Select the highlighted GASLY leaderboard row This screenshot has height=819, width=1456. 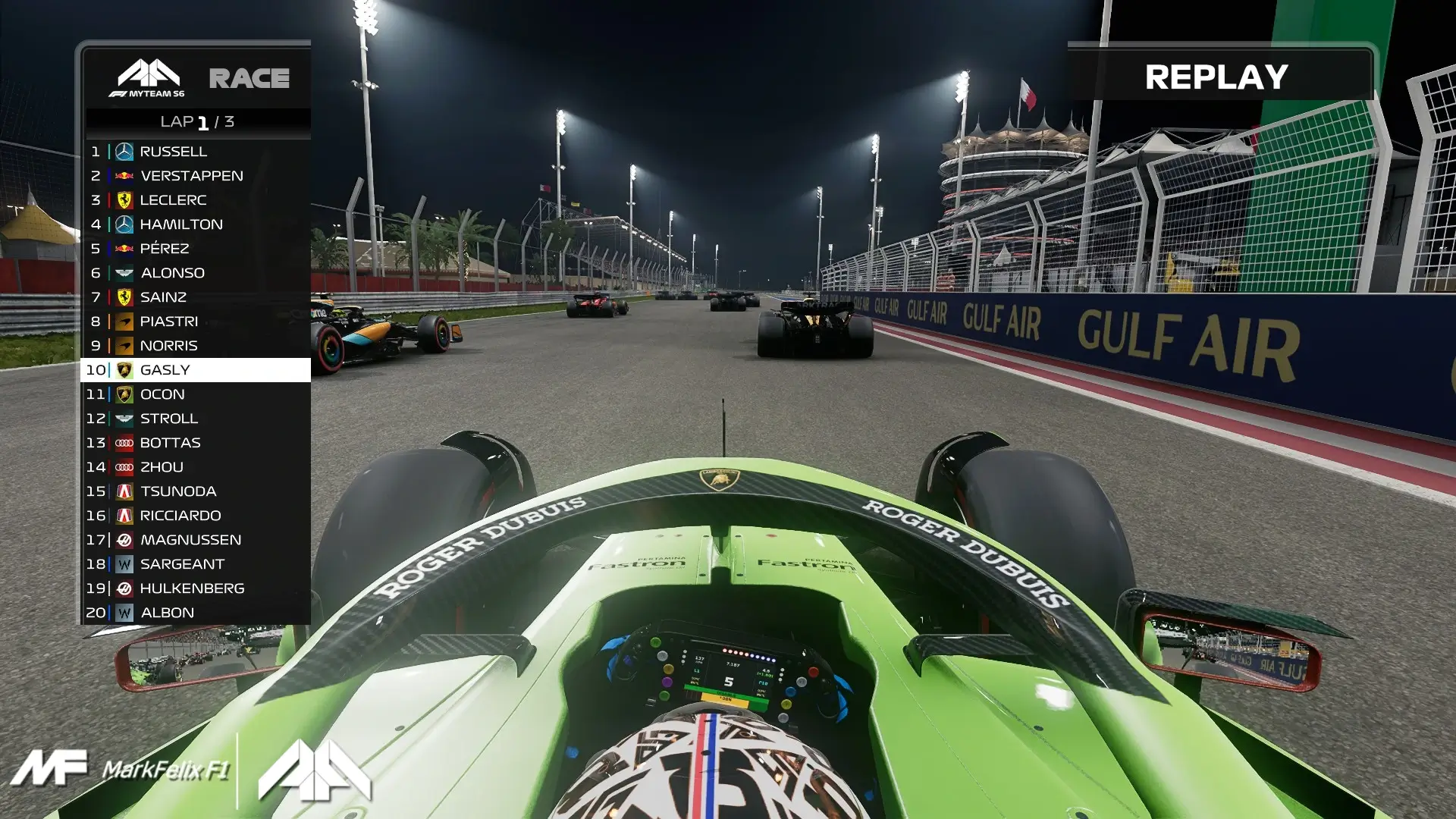197,369
